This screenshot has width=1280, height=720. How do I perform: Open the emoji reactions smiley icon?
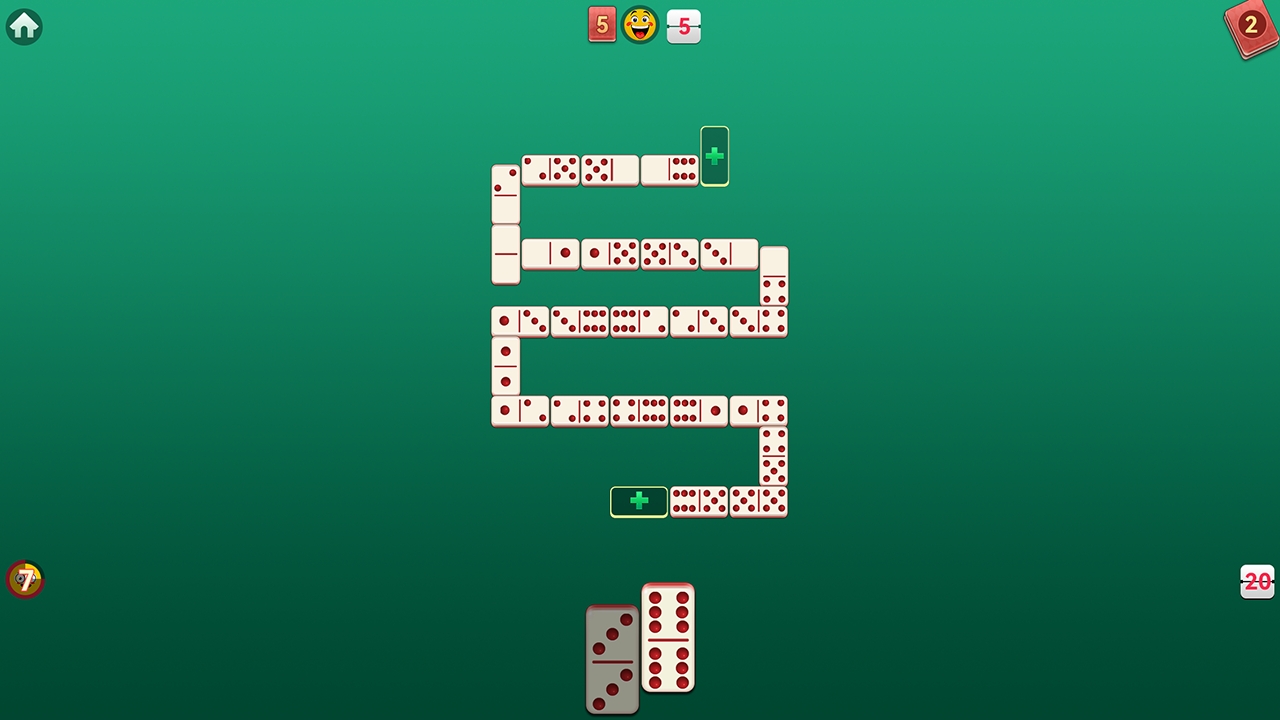coord(639,25)
